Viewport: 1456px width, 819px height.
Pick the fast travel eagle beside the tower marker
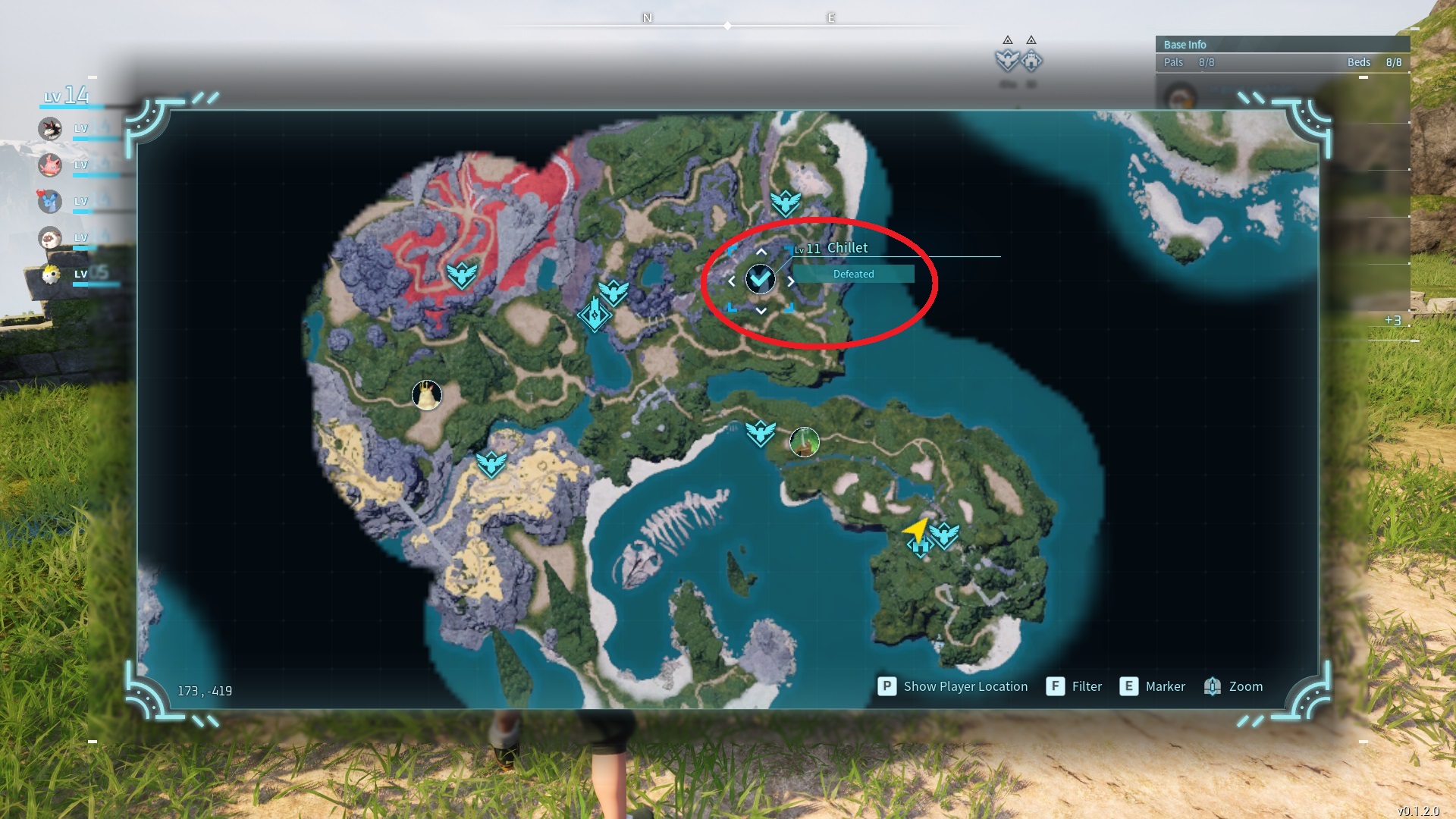(x=613, y=292)
